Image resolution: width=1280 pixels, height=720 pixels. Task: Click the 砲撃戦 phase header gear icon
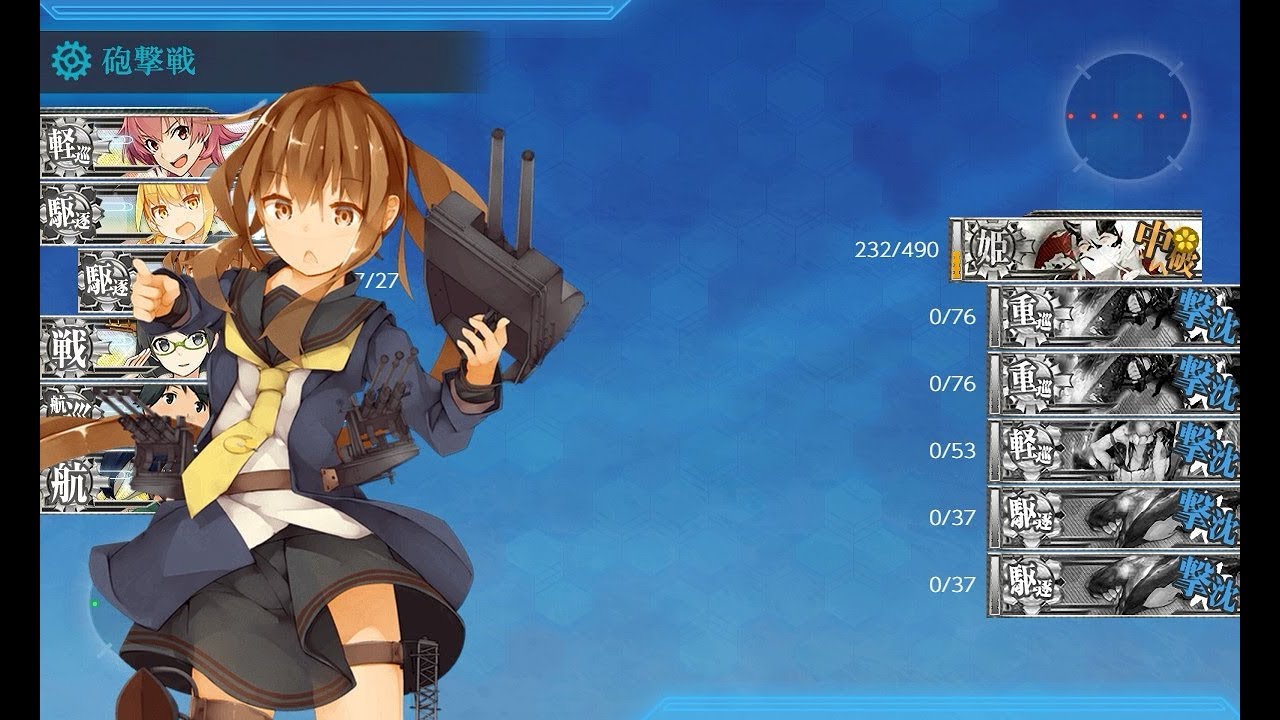click(x=70, y=62)
